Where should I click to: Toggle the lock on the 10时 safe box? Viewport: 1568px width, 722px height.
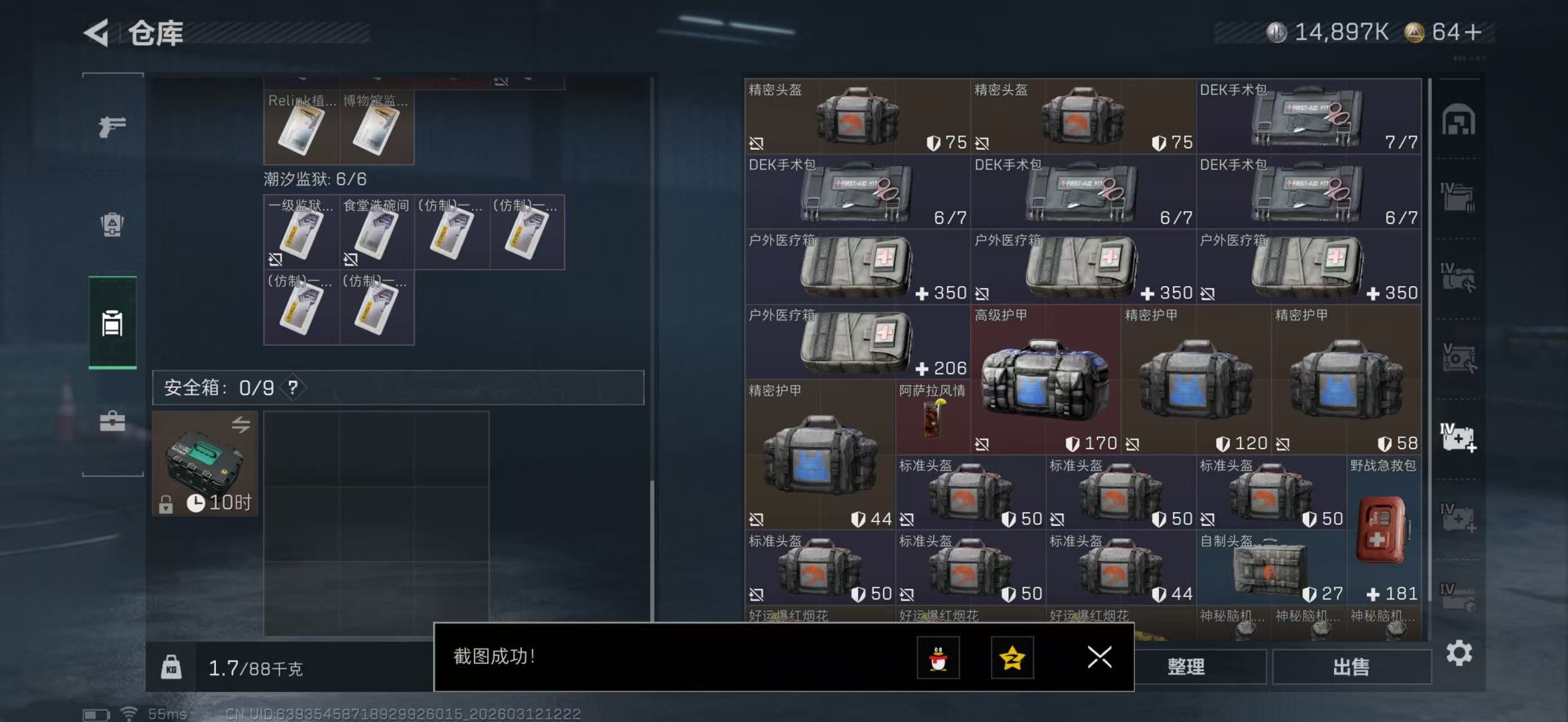pos(165,505)
